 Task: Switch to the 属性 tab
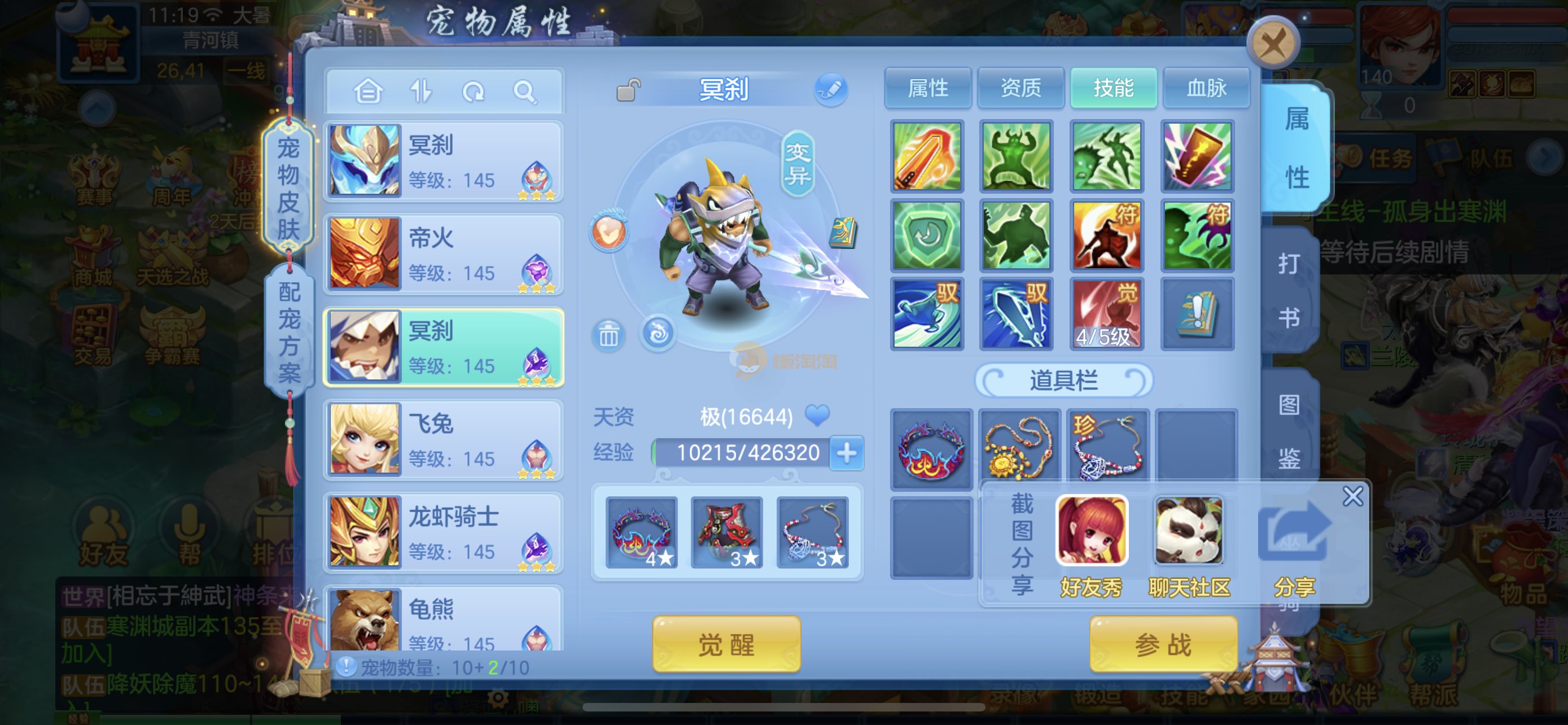coord(928,88)
